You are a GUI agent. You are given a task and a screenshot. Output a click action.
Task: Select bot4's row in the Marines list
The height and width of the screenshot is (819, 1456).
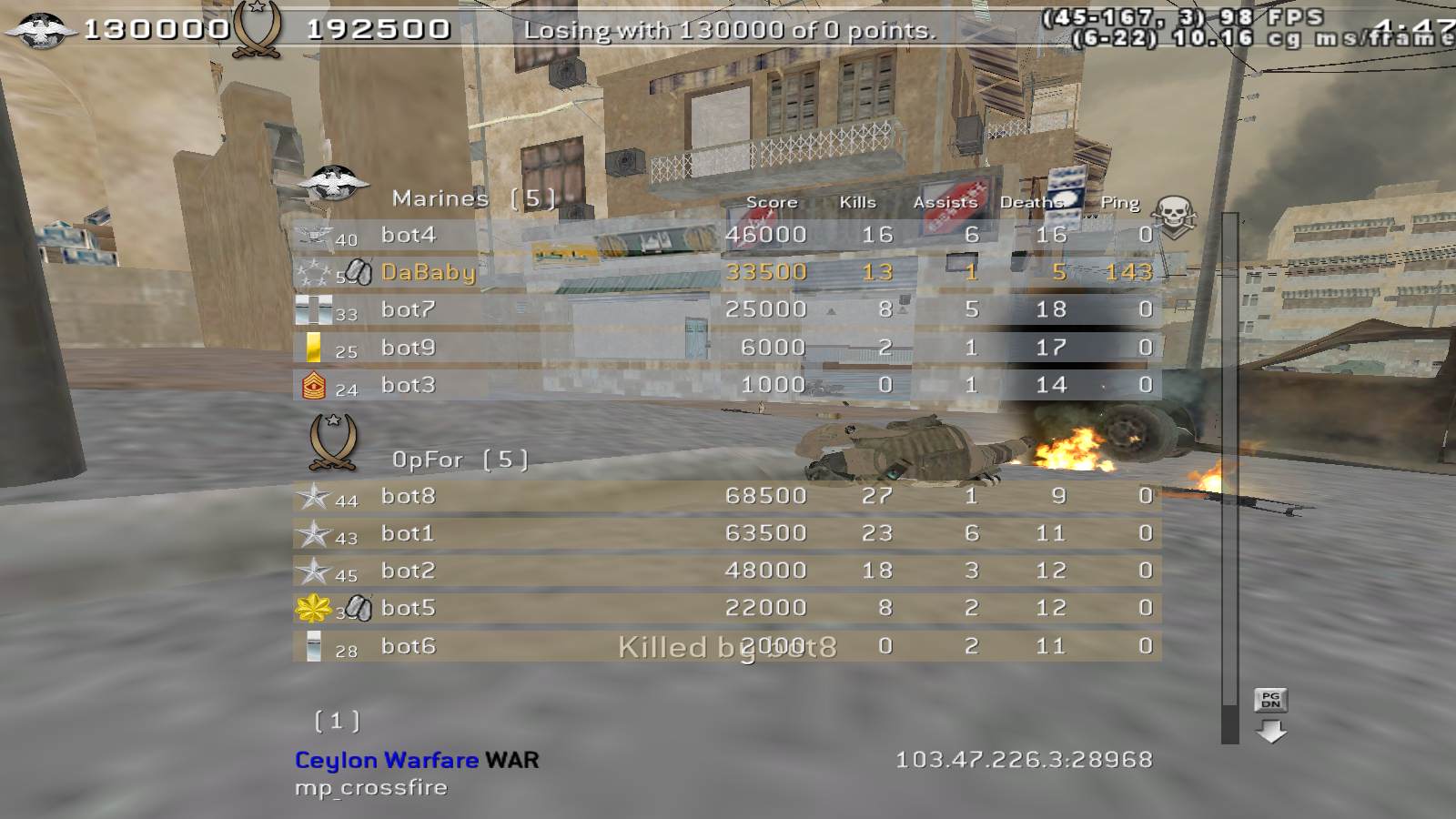click(726, 235)
